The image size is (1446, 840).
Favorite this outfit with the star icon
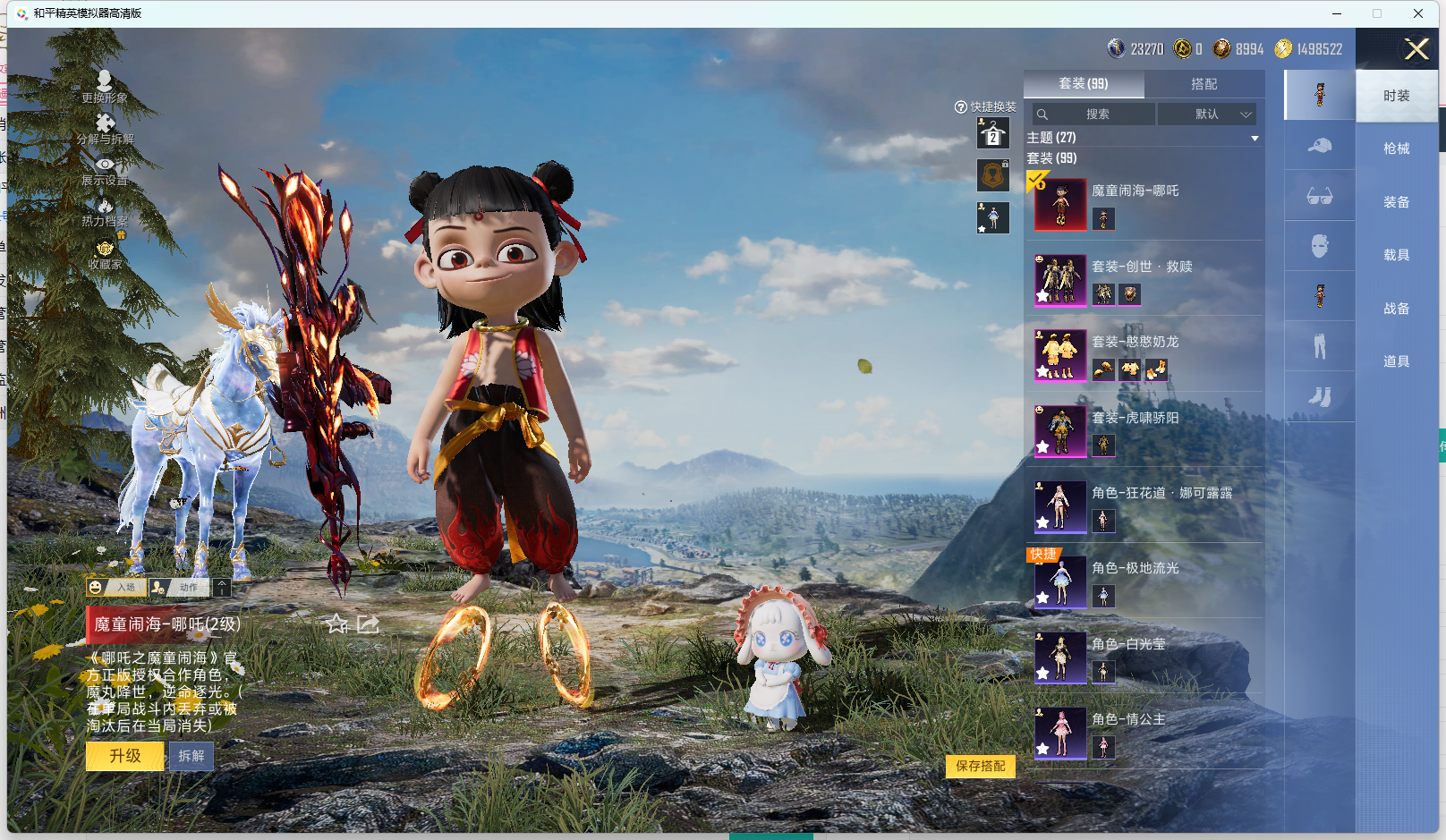(337, 624)
